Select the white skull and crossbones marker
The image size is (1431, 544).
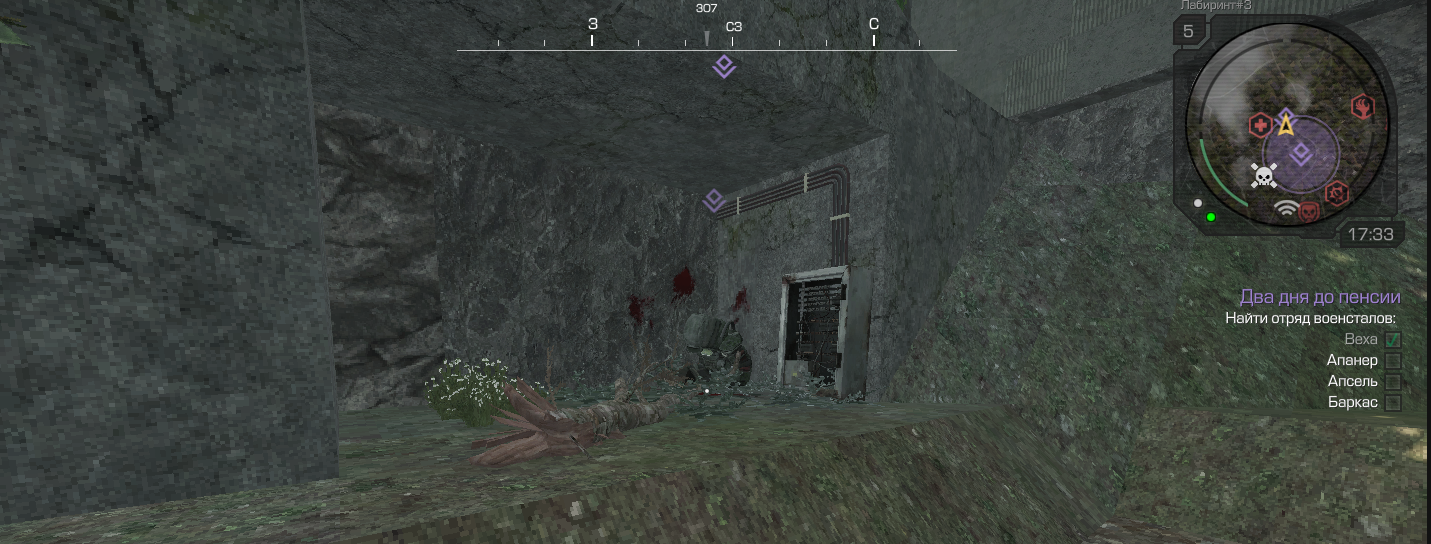[1263, 177]
